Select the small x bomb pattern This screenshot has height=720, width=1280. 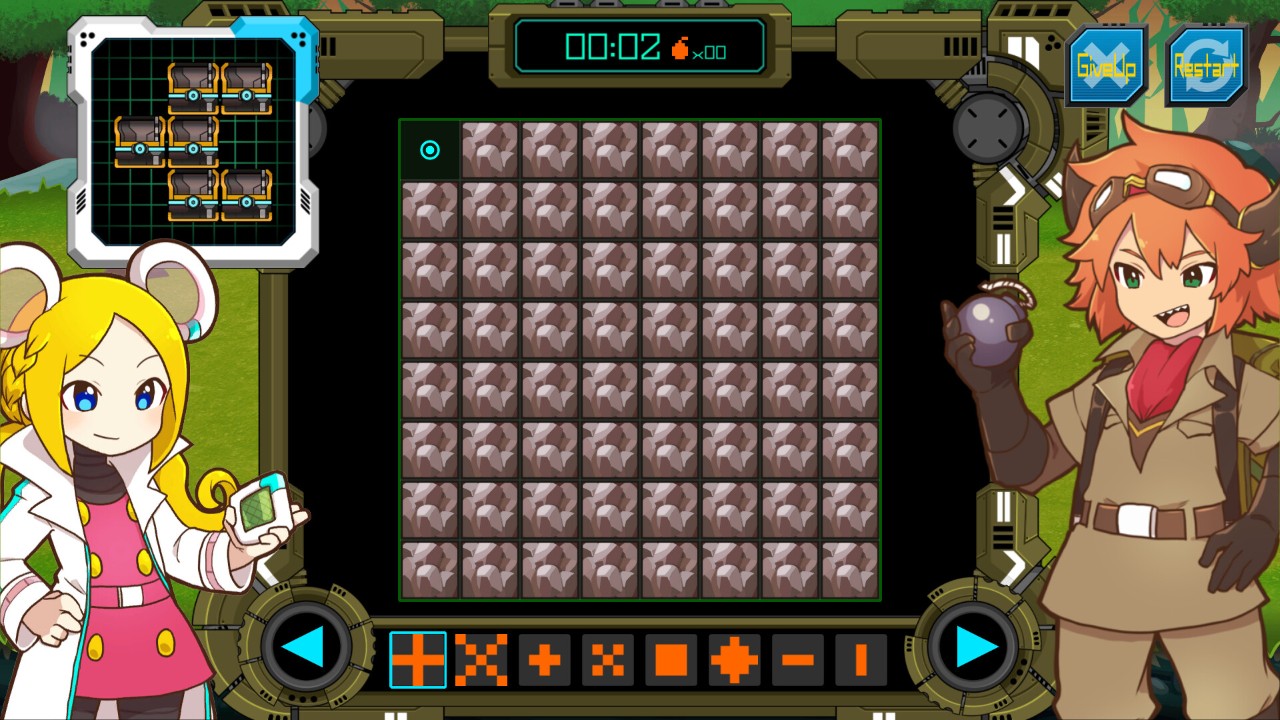pyautogui.click(x=608, y=660)
